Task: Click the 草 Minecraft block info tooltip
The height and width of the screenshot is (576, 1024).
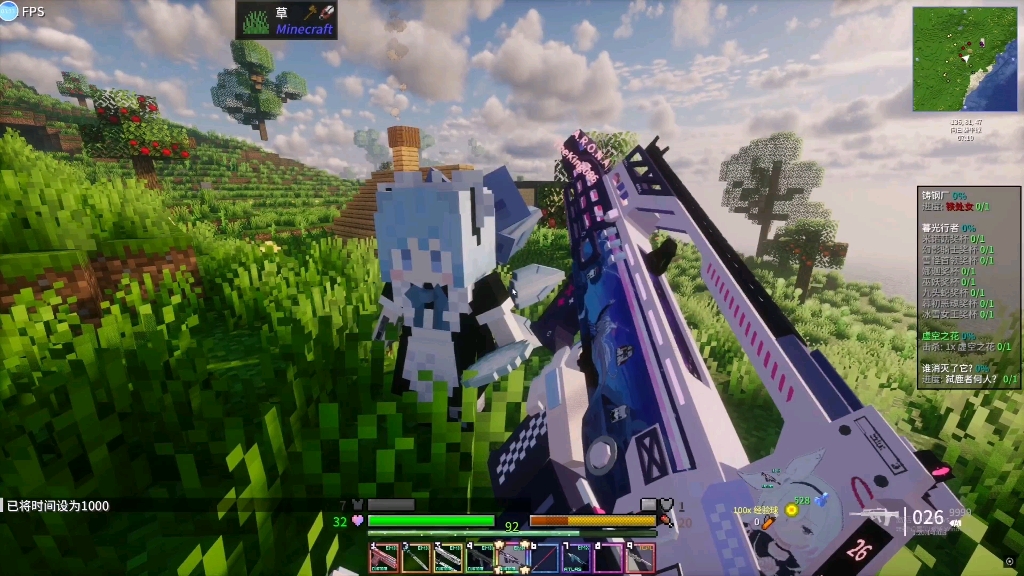Action: [286, 20]
